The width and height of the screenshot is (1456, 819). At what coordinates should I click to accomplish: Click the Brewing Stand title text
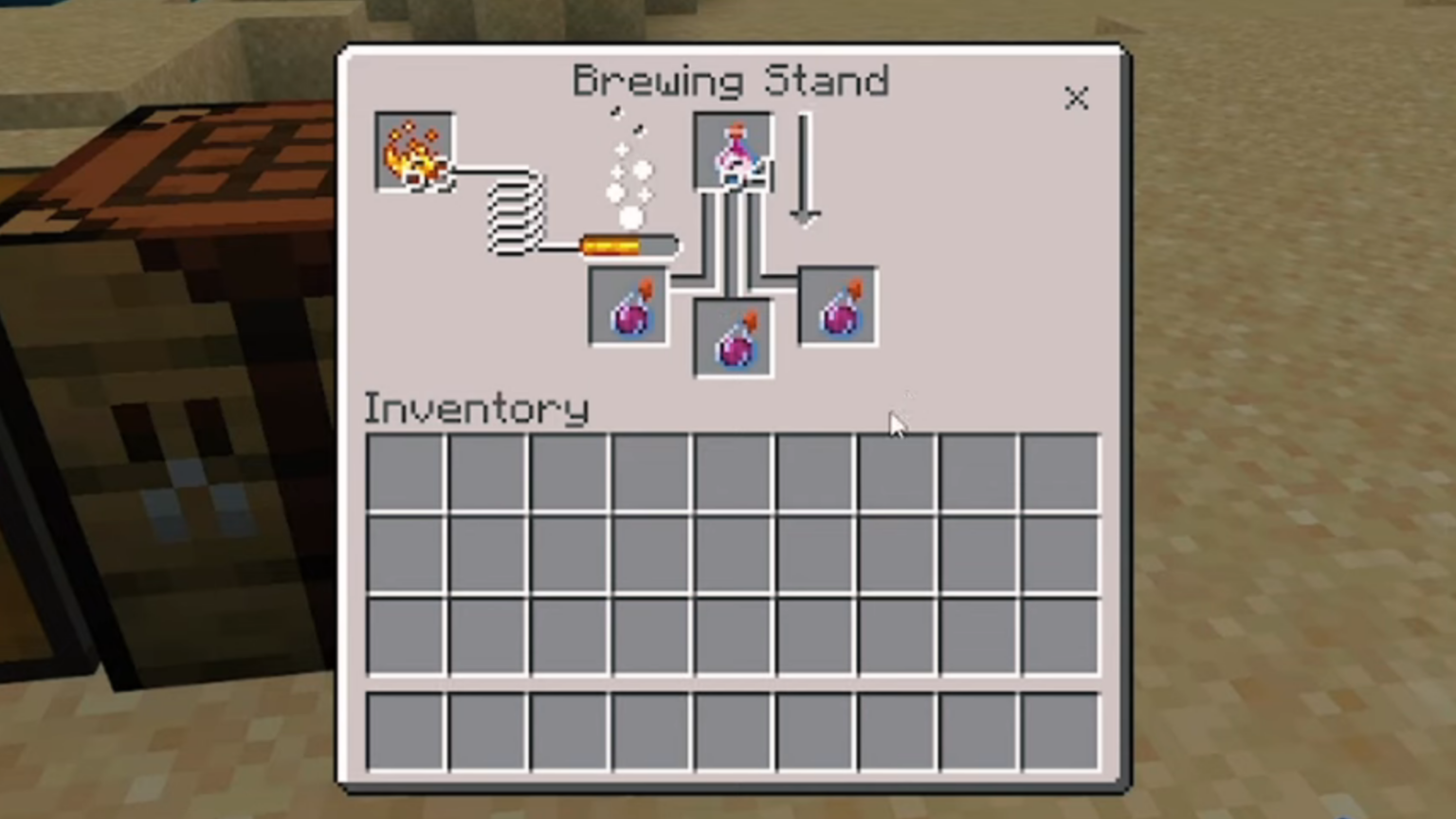click(x=730, y=81)
